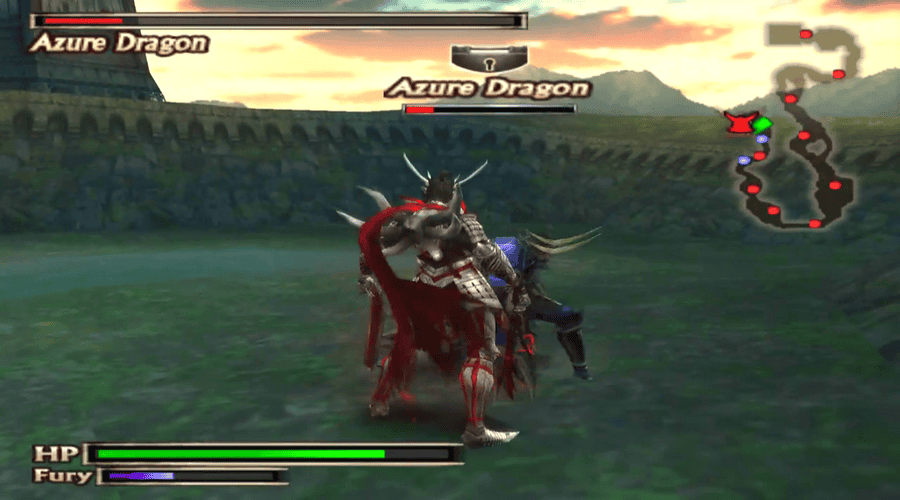Select the lock-on target icon above Azure Dragon
Screen dimensions: 900x500
point(488,58)
